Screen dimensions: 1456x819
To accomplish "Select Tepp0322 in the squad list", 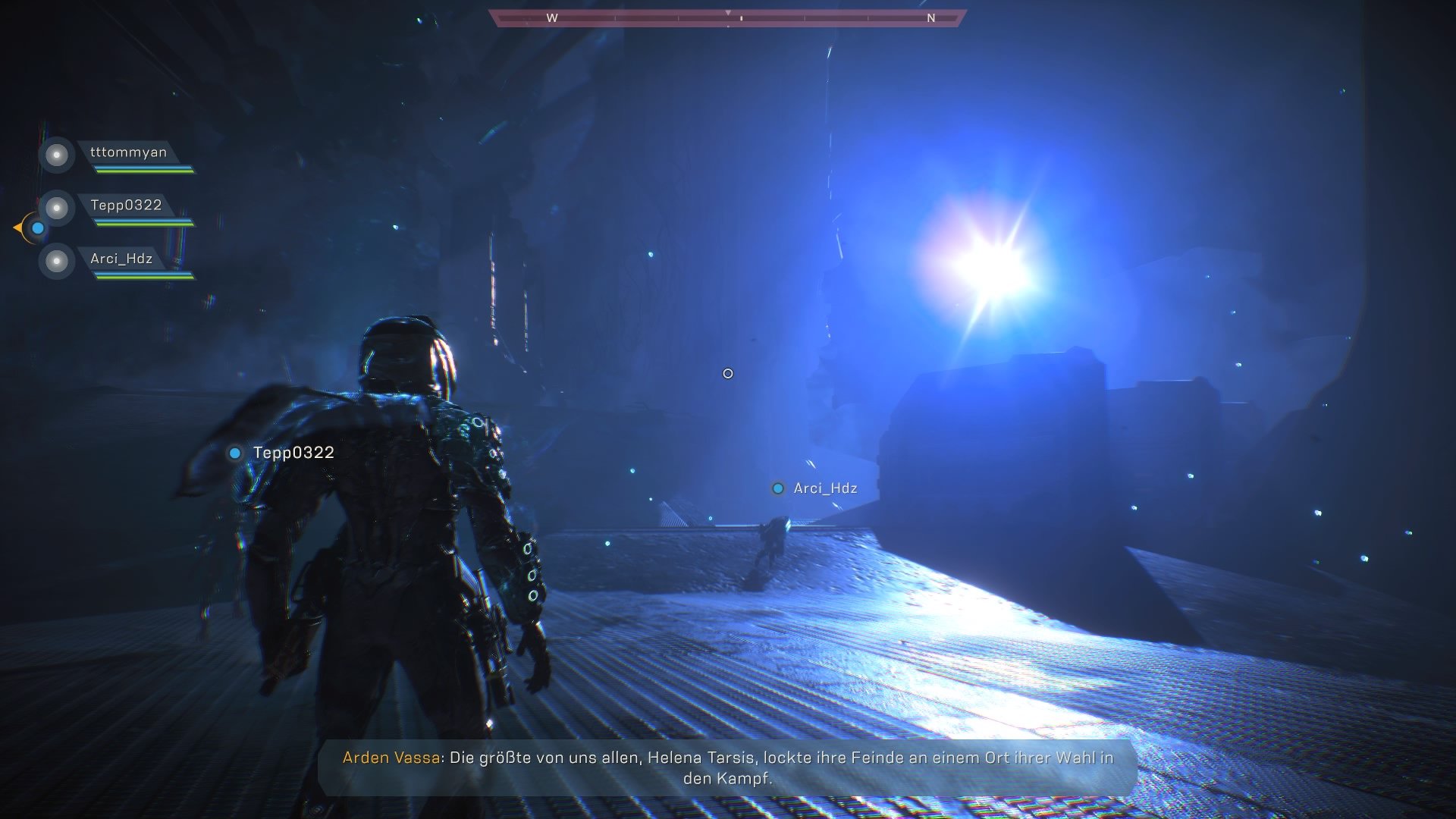I will click(x=126, y=206).
